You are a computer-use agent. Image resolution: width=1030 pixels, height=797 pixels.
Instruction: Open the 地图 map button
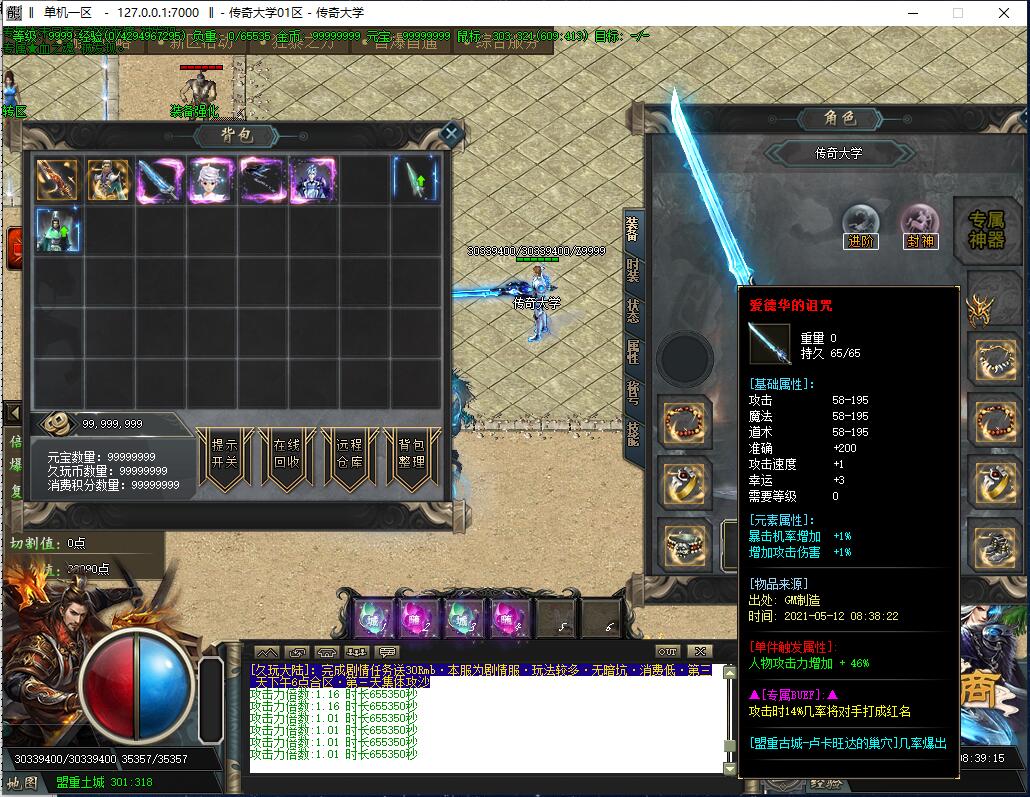[22, 782]
